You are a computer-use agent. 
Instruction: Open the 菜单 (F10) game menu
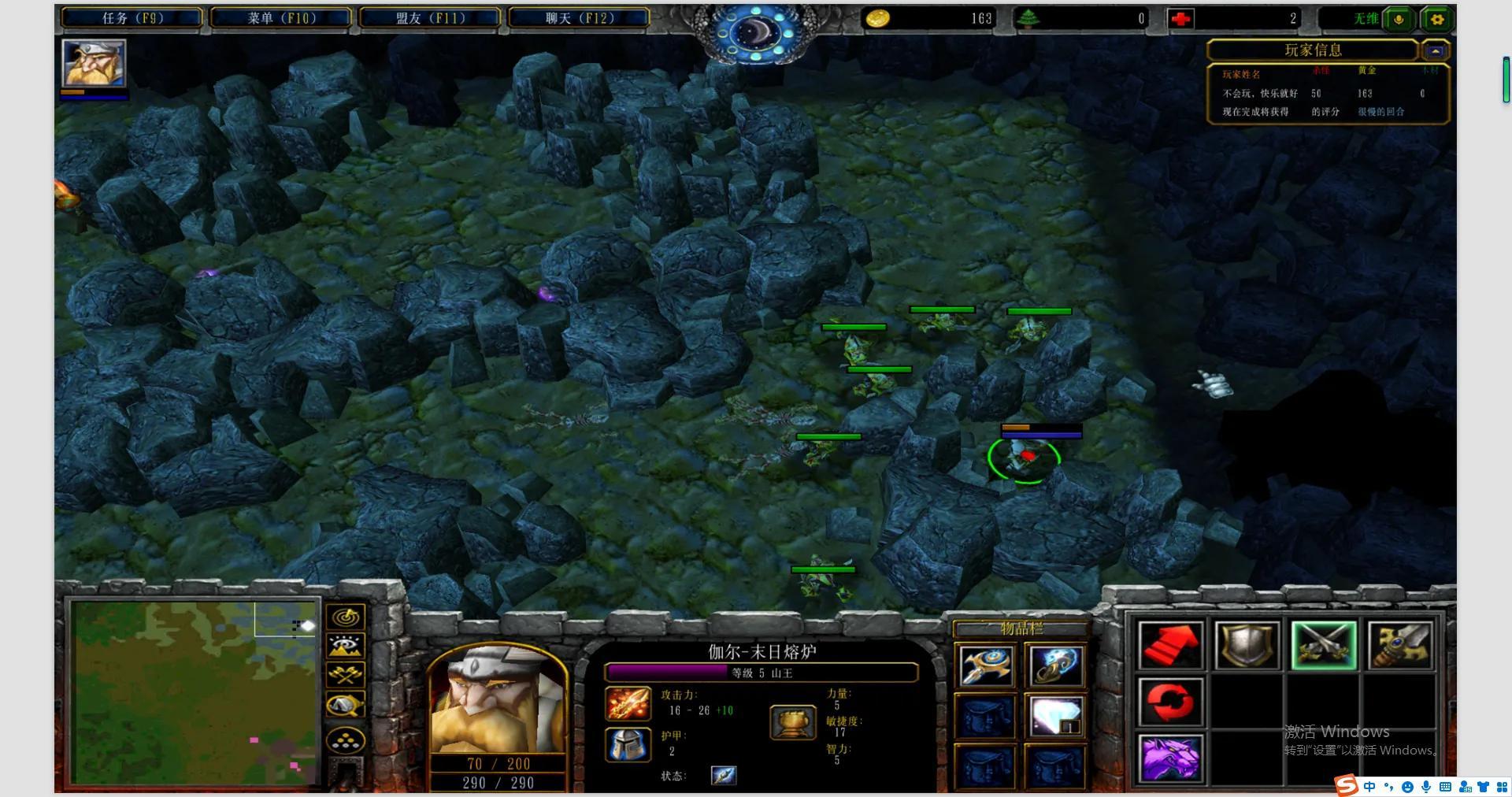point(281,18)
